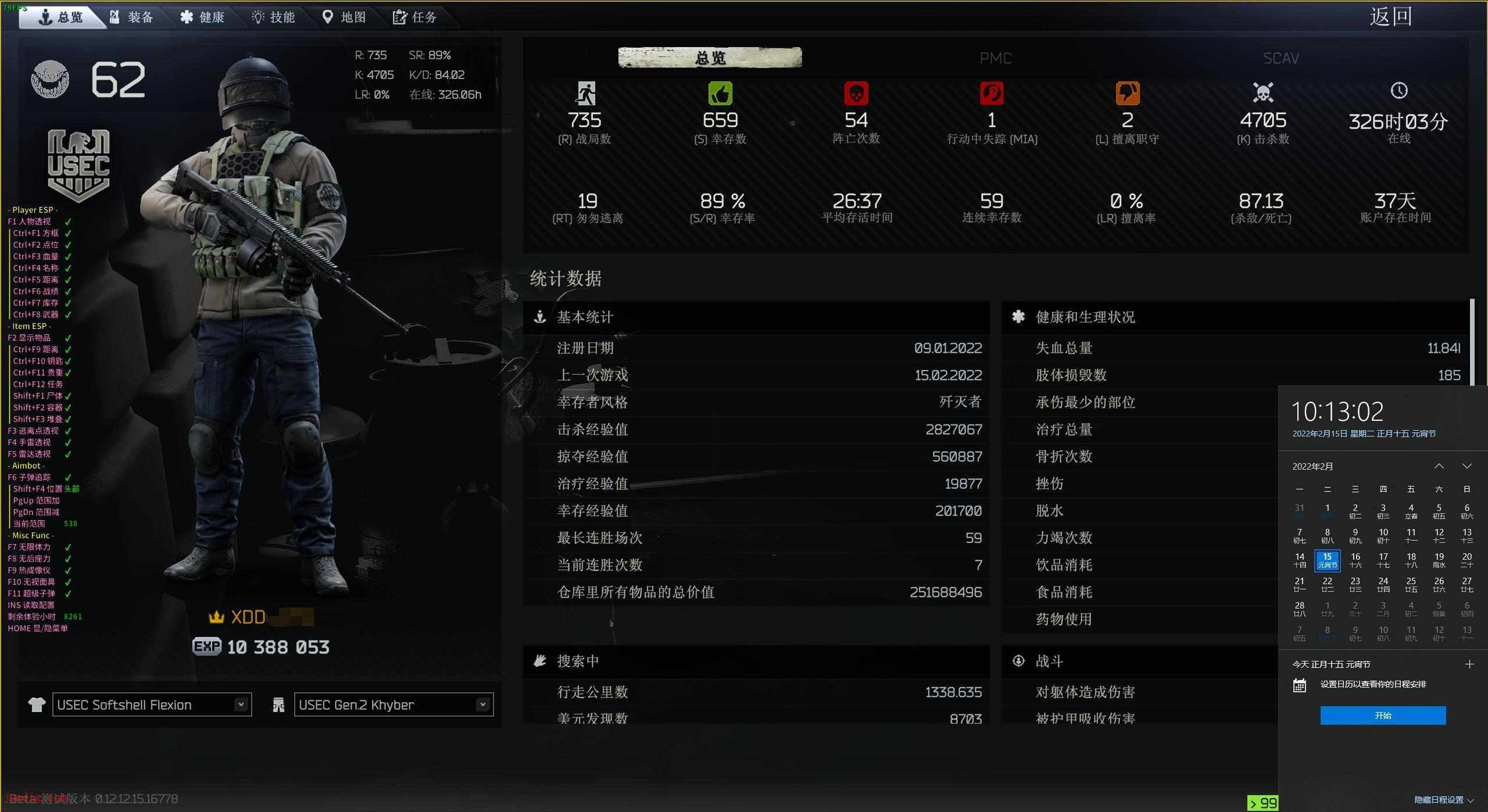Image resolution: width=1488 pixels, height=812 pixels.
Task: Click the running man icon above 战局数
Action: click(587, 93)
